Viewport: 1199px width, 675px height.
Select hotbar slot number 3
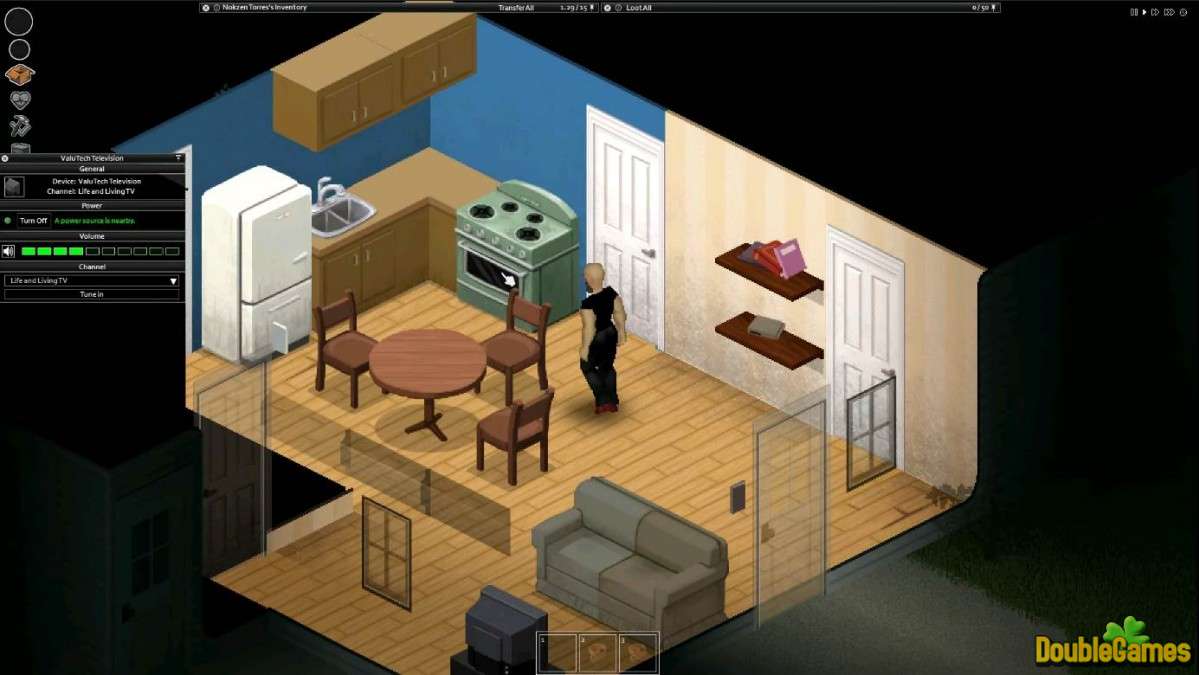[x=638, y=652]
